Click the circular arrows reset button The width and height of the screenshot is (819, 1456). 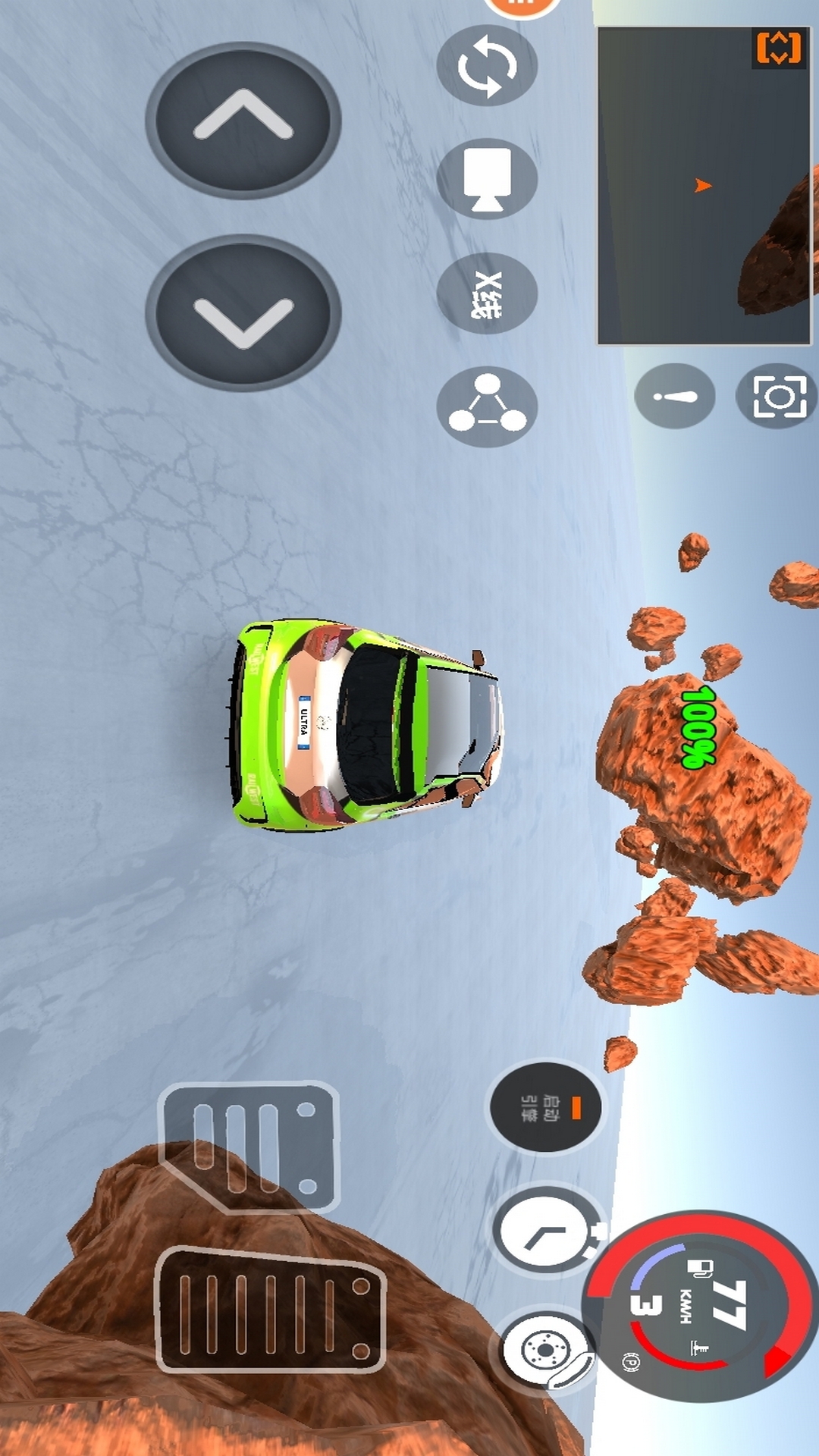point(487,66)
